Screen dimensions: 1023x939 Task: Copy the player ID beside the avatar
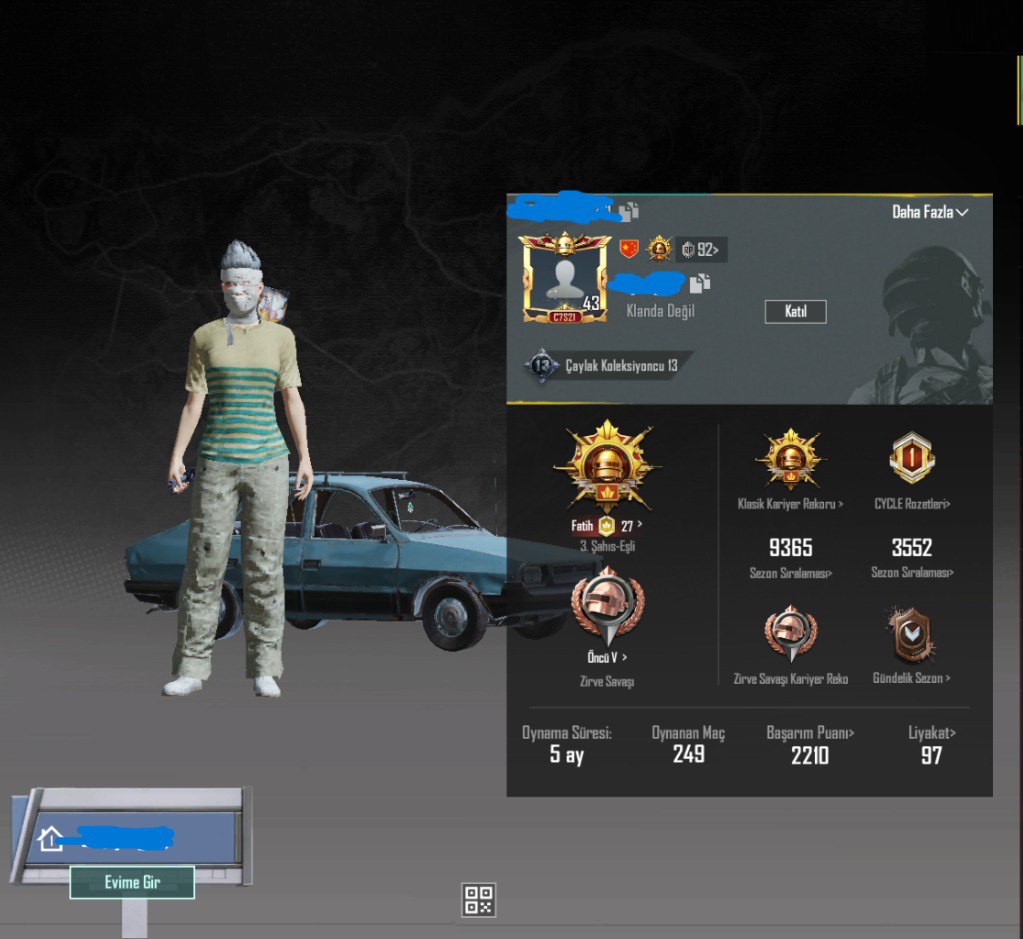pyautogui.click(x=700, y=283)
